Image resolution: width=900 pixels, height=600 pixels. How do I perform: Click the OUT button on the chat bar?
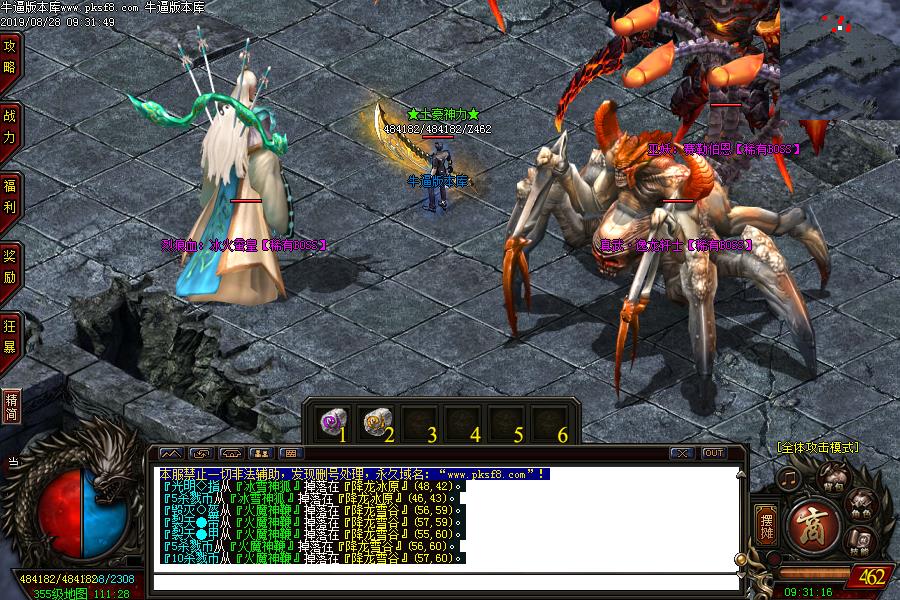713,453
